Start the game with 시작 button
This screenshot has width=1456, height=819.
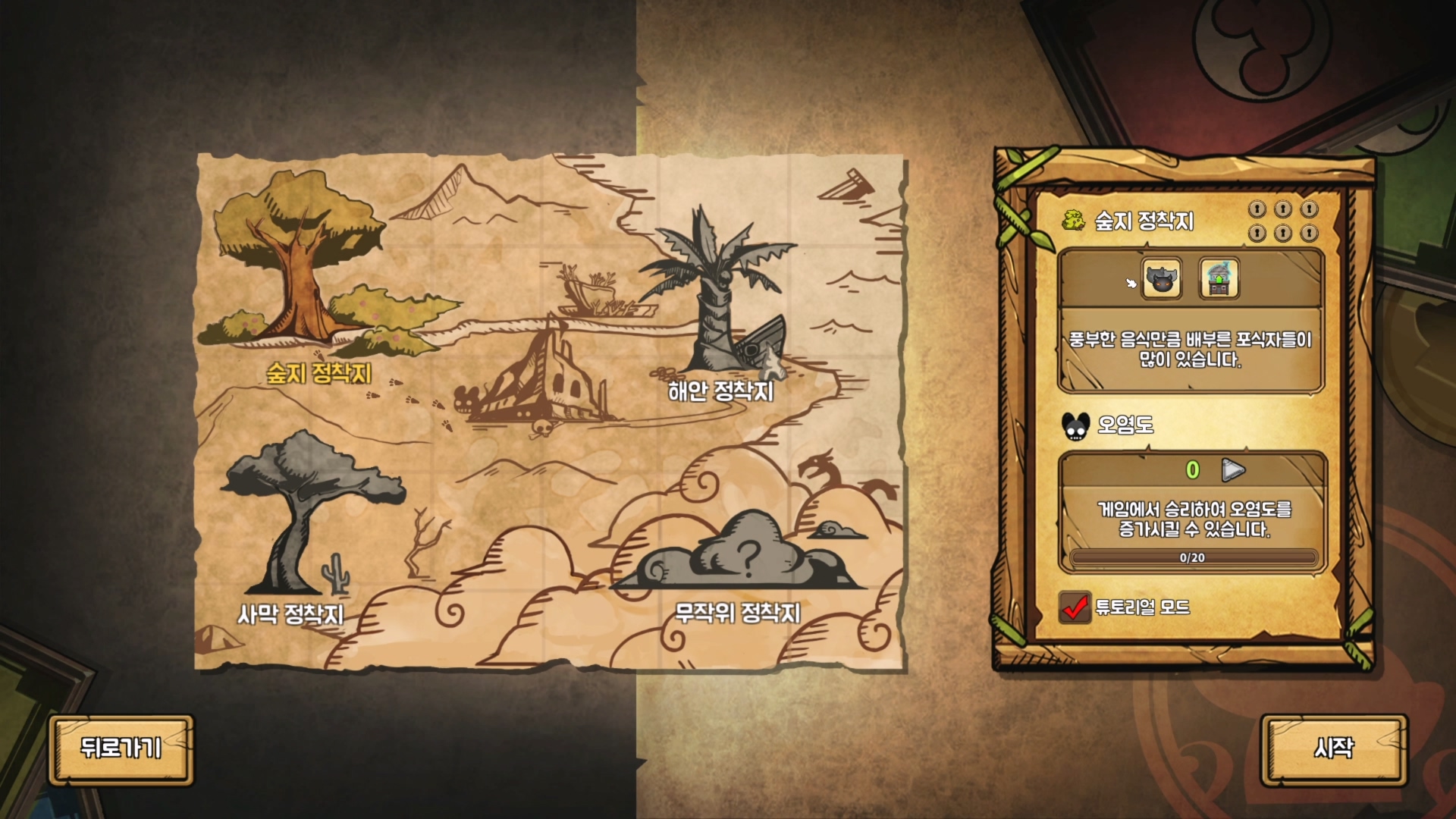[1334, 749]
